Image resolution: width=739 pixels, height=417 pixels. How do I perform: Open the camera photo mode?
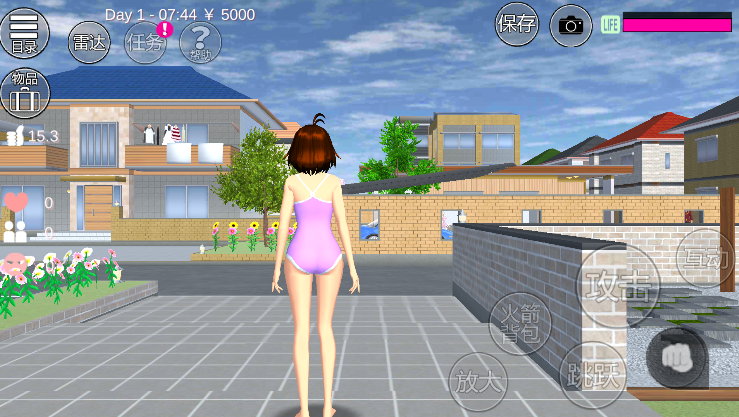[x=571, y=25]
